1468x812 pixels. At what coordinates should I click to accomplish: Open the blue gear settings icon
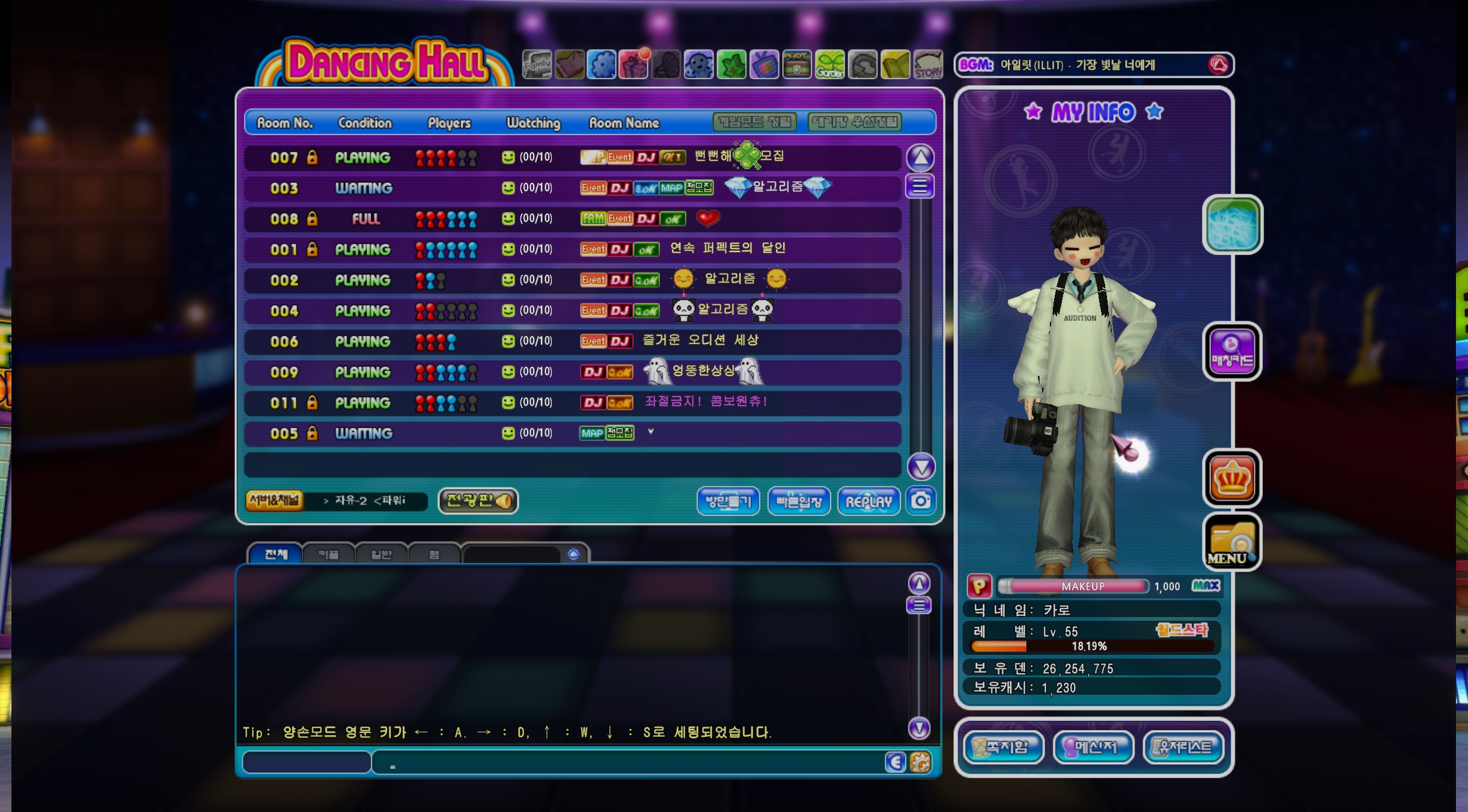[x=602, y=65]
